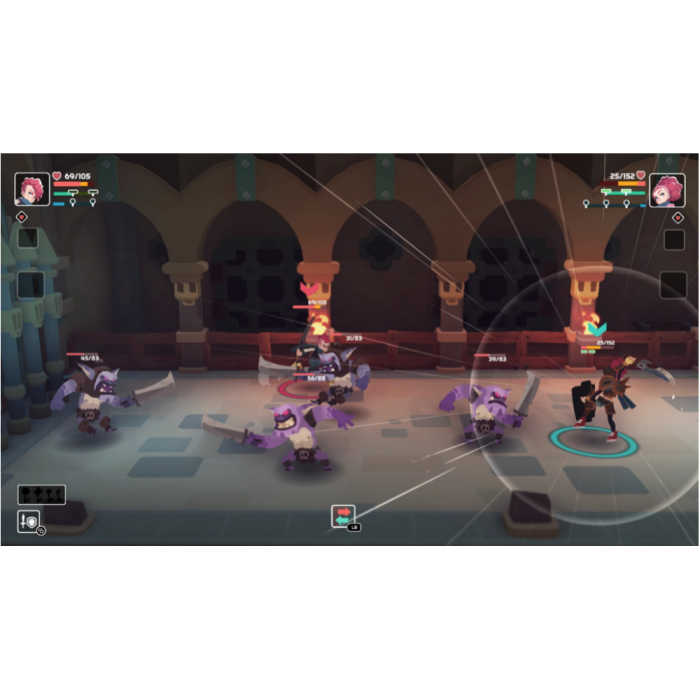Select the portrait next to 25/152 health
This screenshot has height=700, width=700.
tap(666, 190)
